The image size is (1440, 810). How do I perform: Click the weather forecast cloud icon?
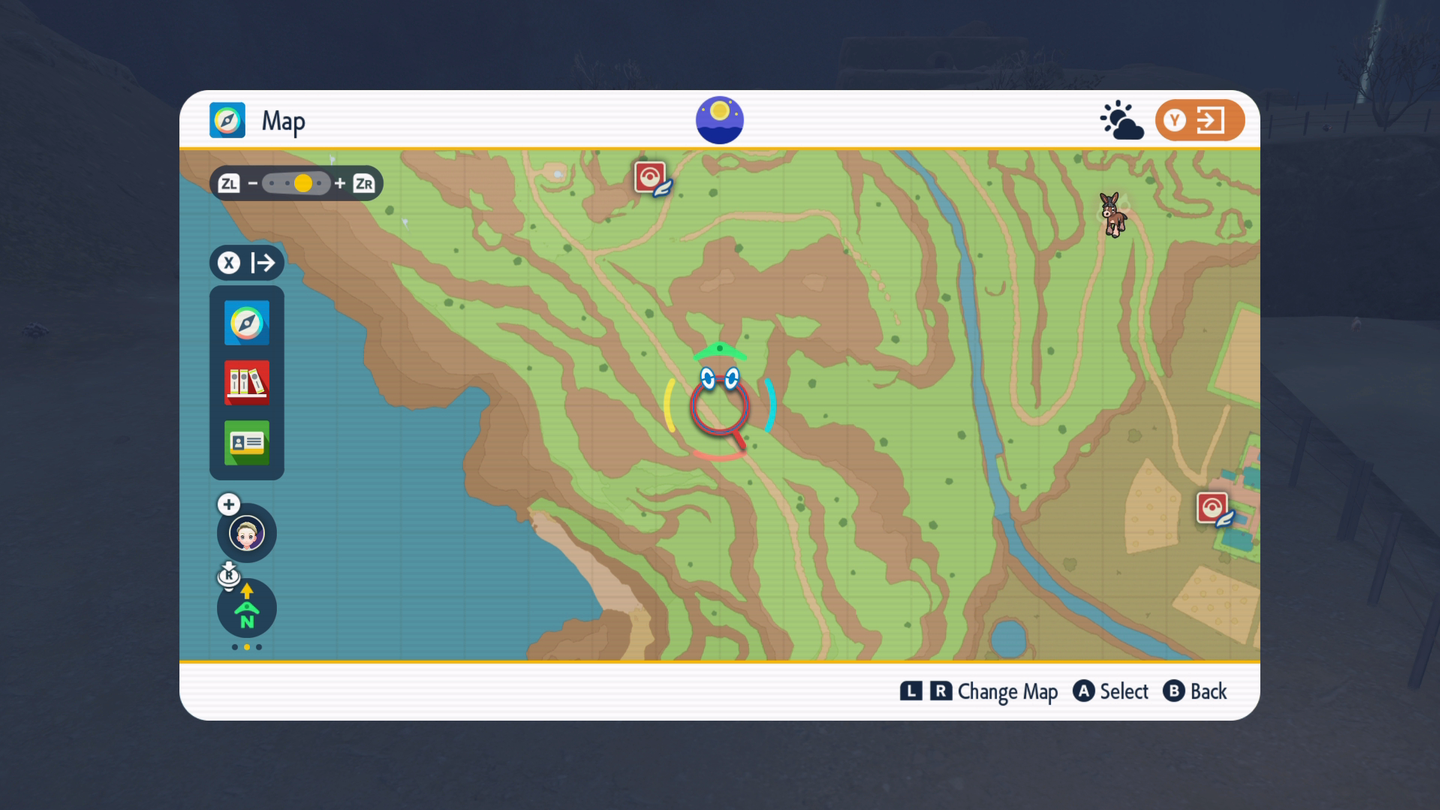point(1121,121)
